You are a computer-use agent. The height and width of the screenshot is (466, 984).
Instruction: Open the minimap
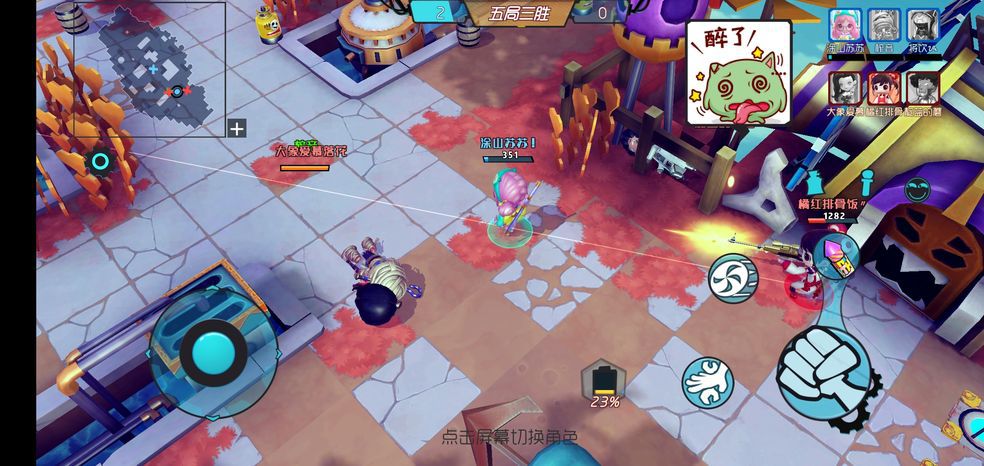click(149, 68)
